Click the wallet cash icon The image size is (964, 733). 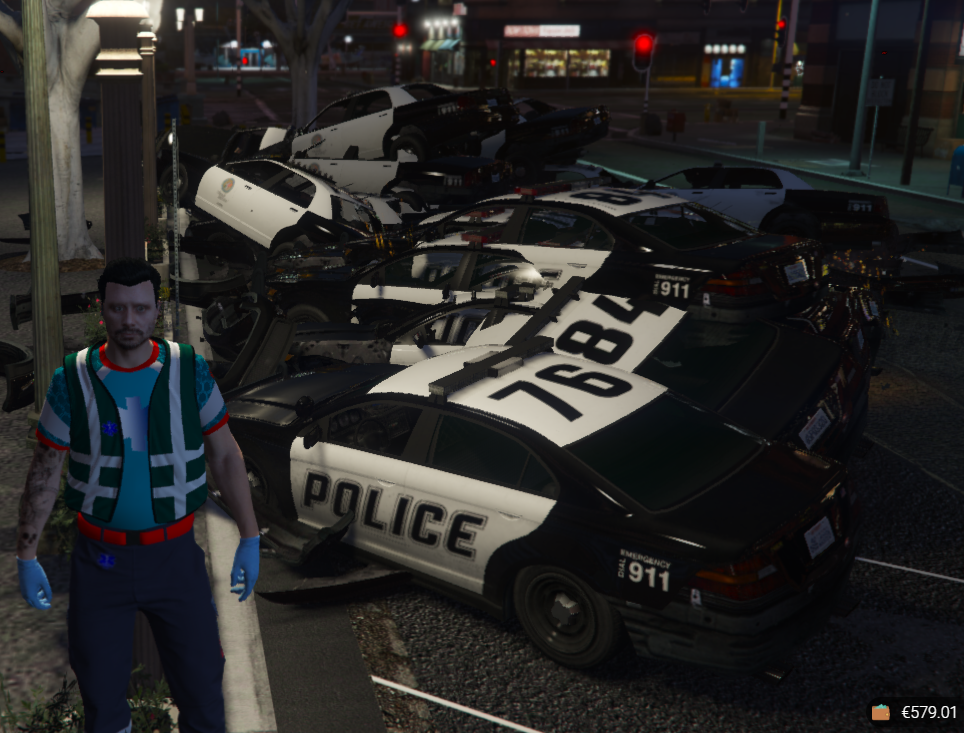[881, 713]
